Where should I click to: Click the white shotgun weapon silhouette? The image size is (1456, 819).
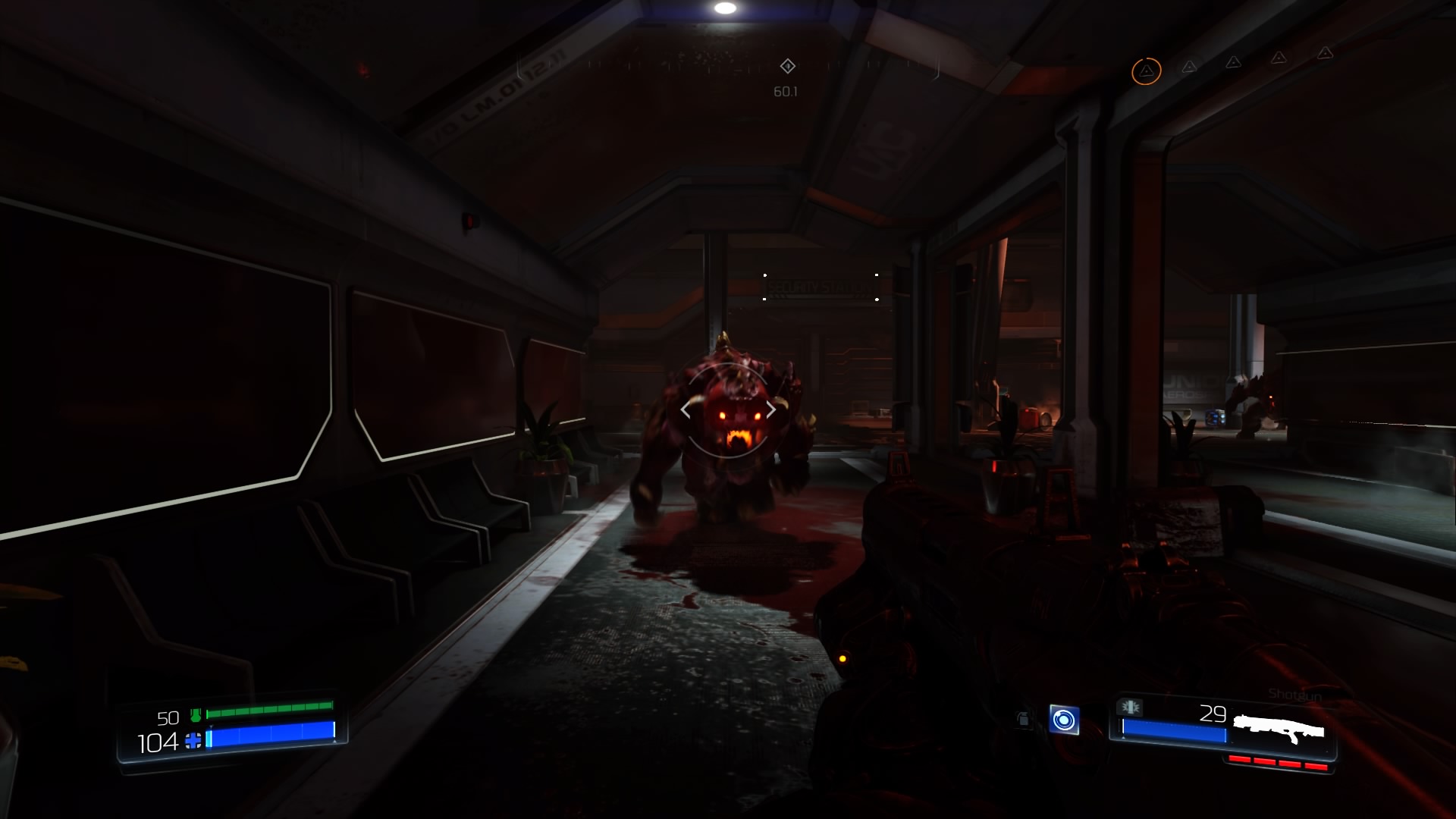1279,730
